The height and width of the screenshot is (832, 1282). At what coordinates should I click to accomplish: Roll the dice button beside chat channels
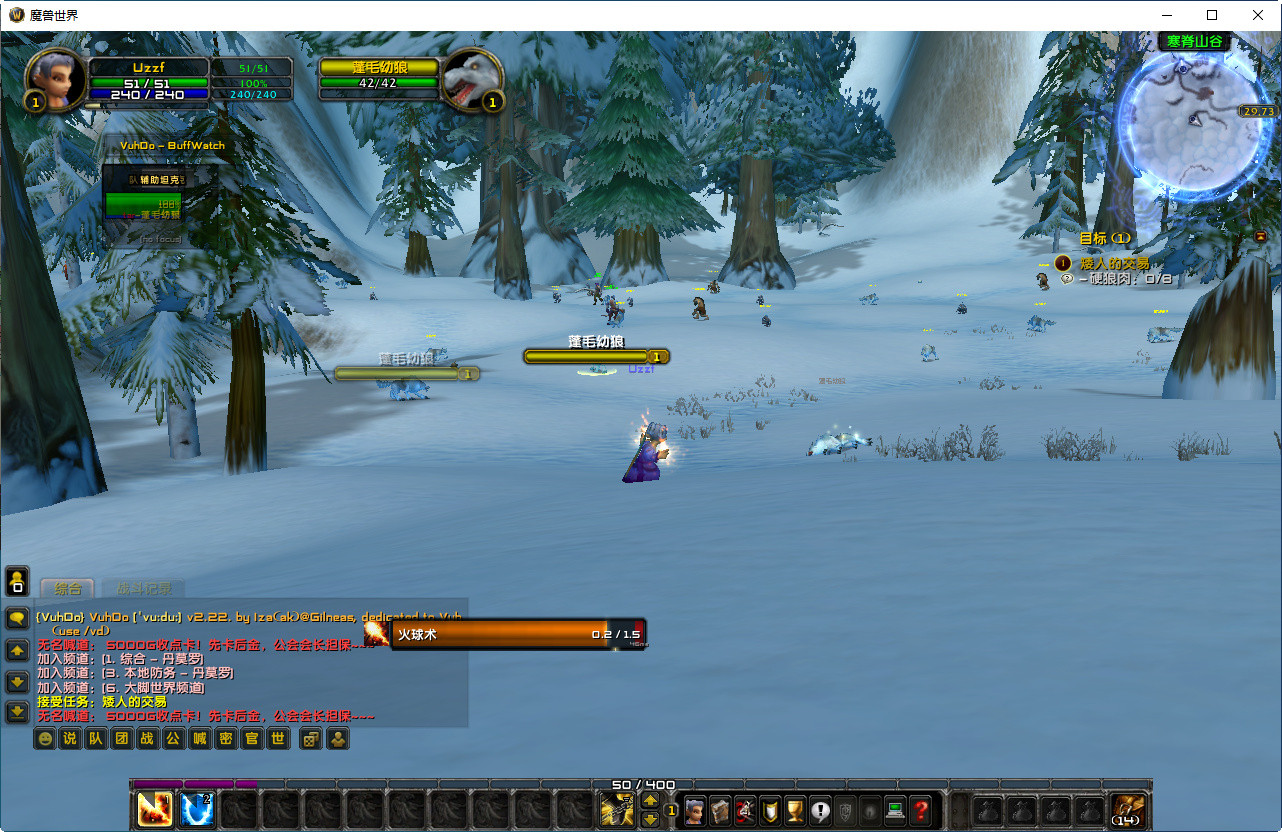coord(312,739)
